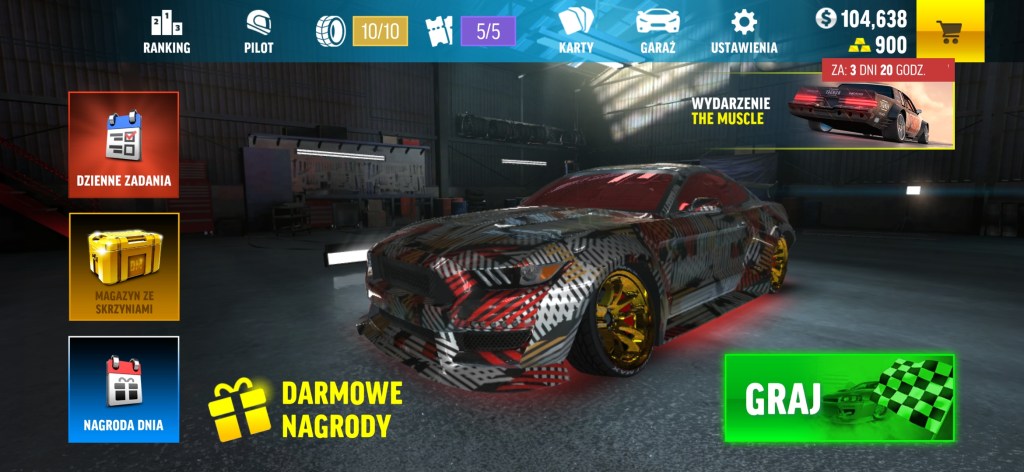Claim the Nagroda Dnia daily reward
Viewport: 1024px width, 472px height.
(124, 389)
